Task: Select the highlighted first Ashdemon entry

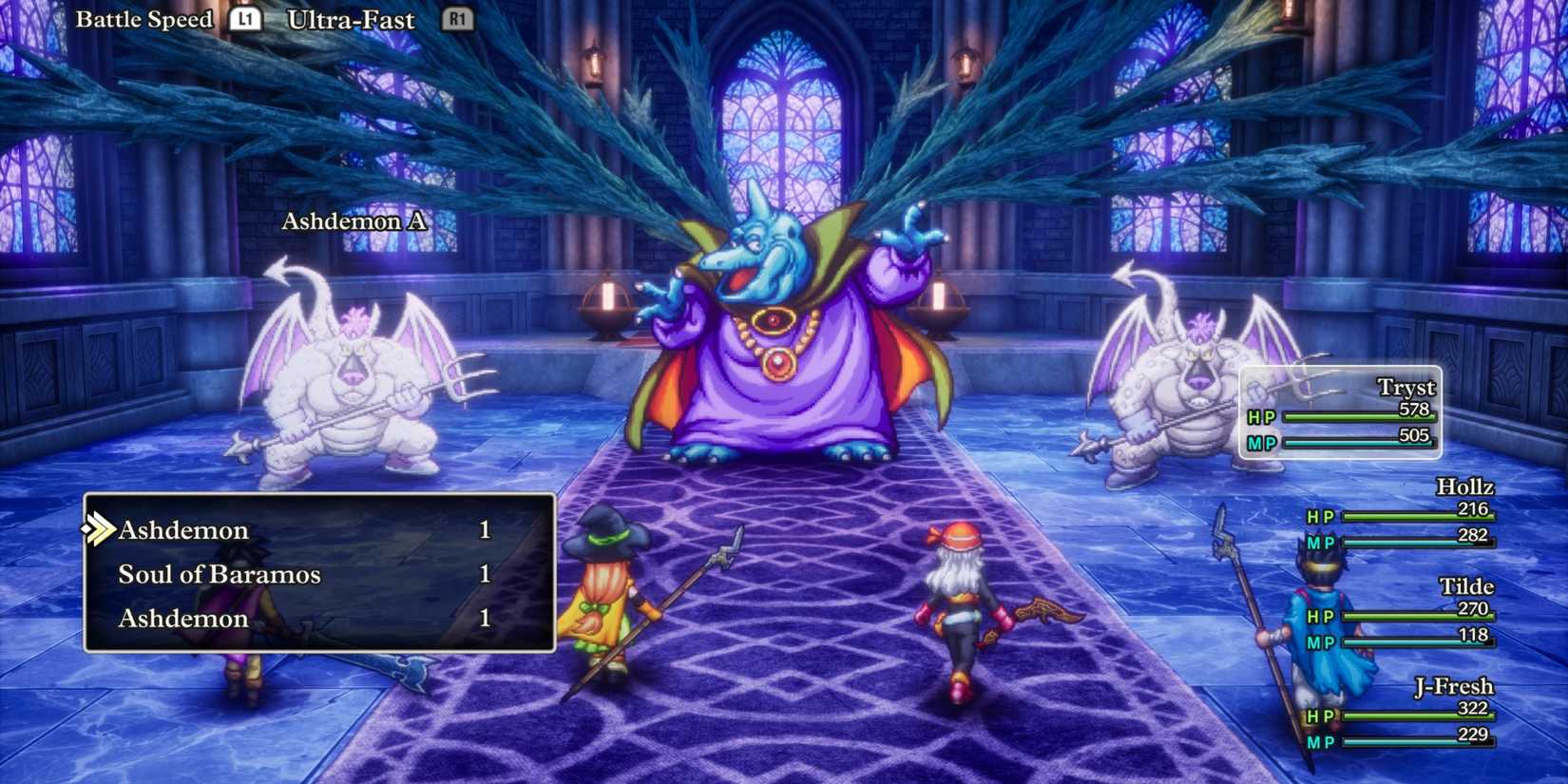Action: [182, 529]
